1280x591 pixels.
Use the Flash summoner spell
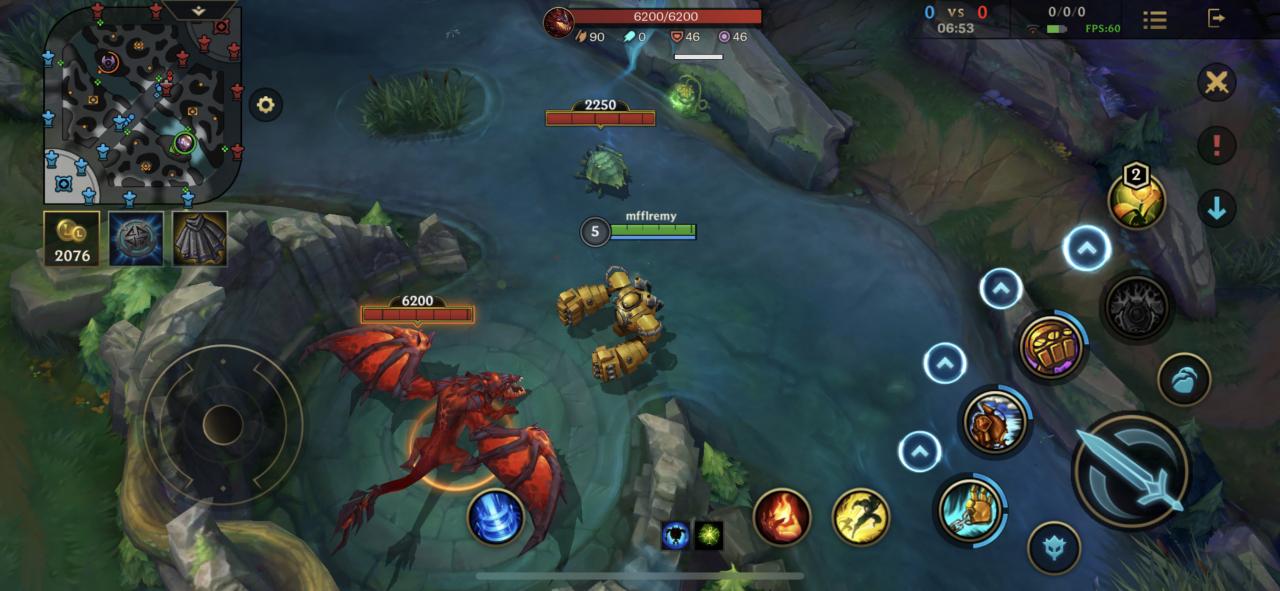[x=861, y=516]
